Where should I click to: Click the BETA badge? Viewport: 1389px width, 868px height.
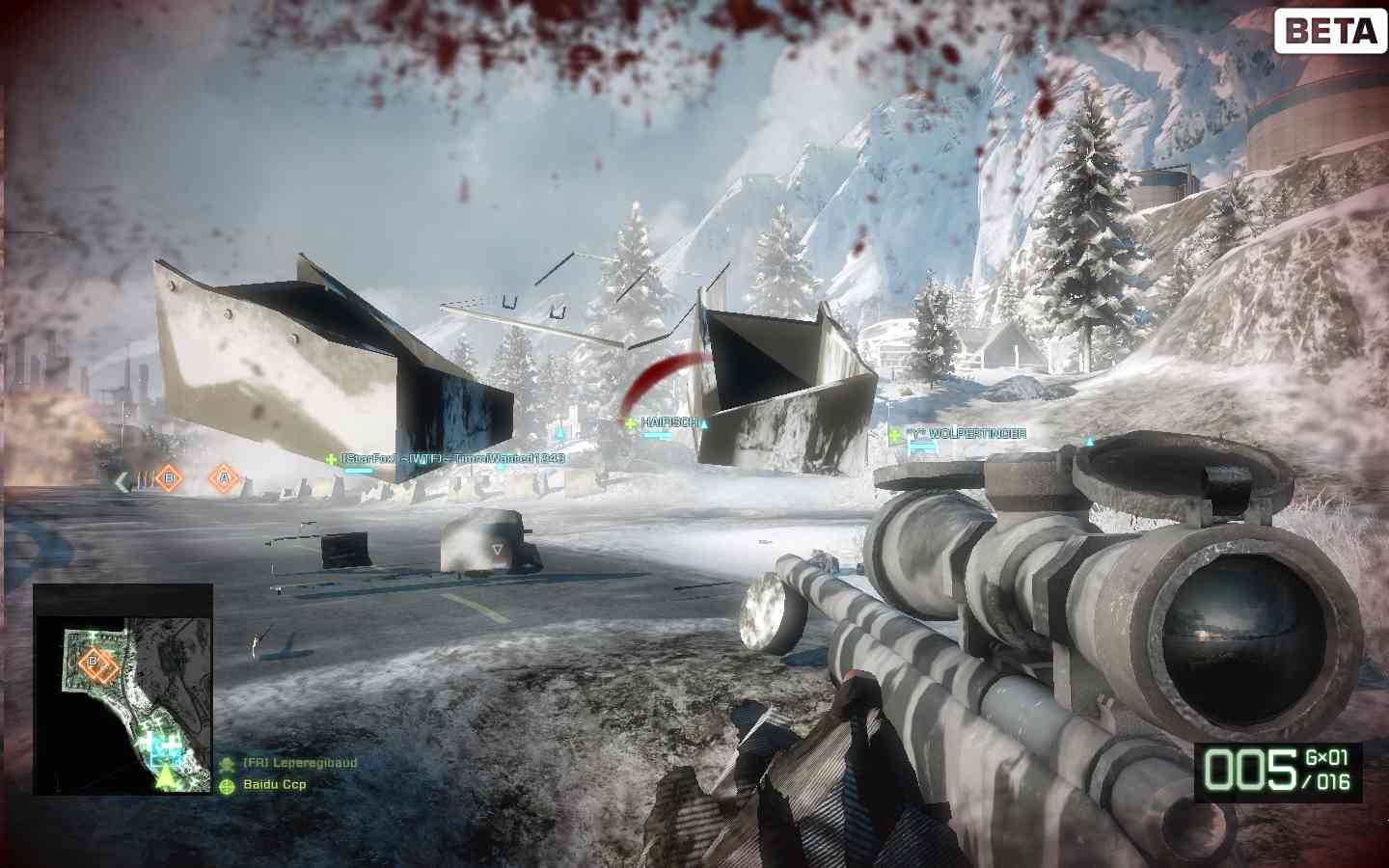(1331, 31)
